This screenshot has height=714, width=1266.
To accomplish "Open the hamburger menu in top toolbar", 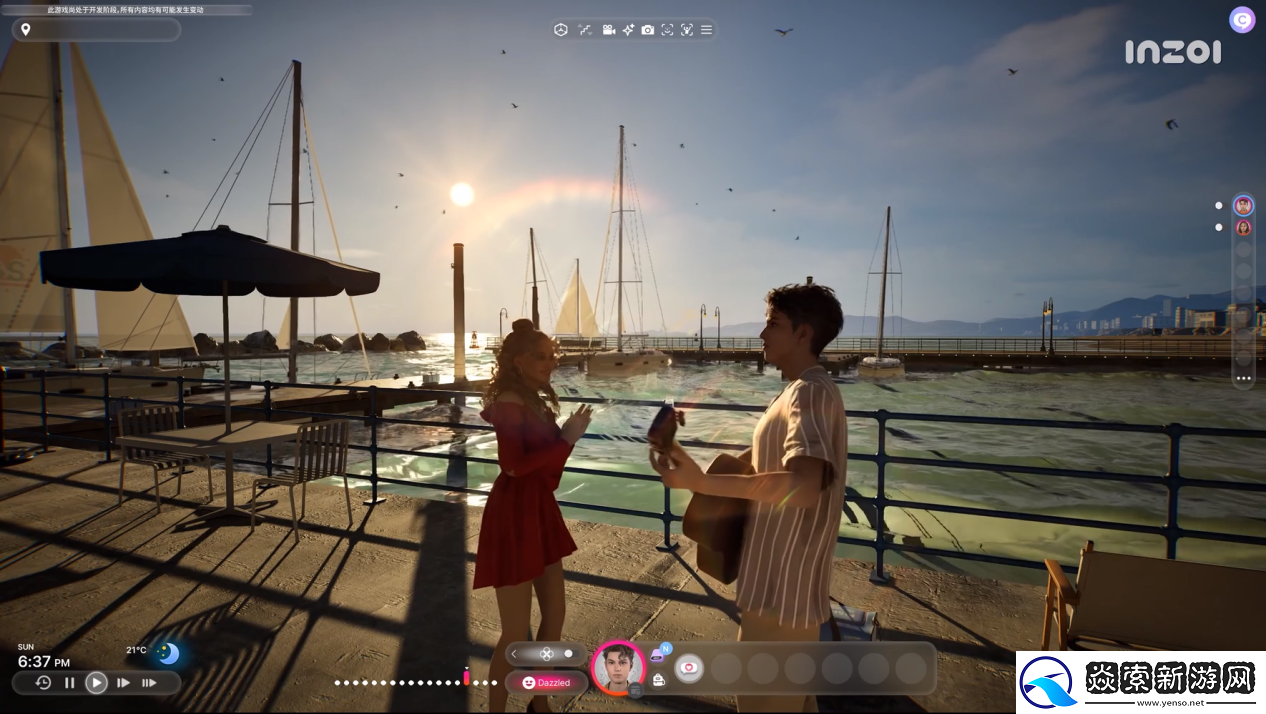I will click(707, 30).
